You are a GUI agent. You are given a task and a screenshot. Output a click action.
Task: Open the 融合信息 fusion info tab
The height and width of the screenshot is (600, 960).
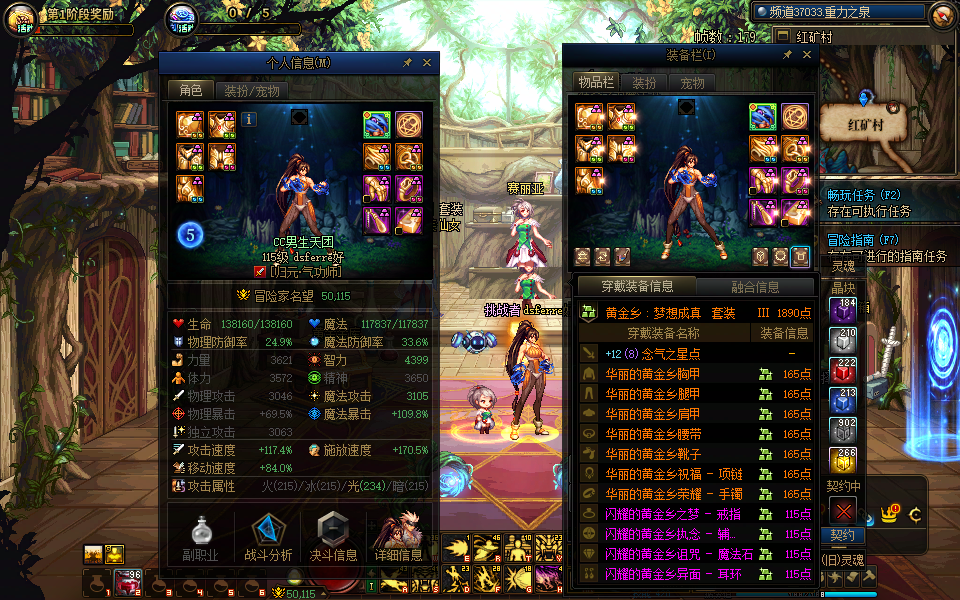tap(755, 287)
